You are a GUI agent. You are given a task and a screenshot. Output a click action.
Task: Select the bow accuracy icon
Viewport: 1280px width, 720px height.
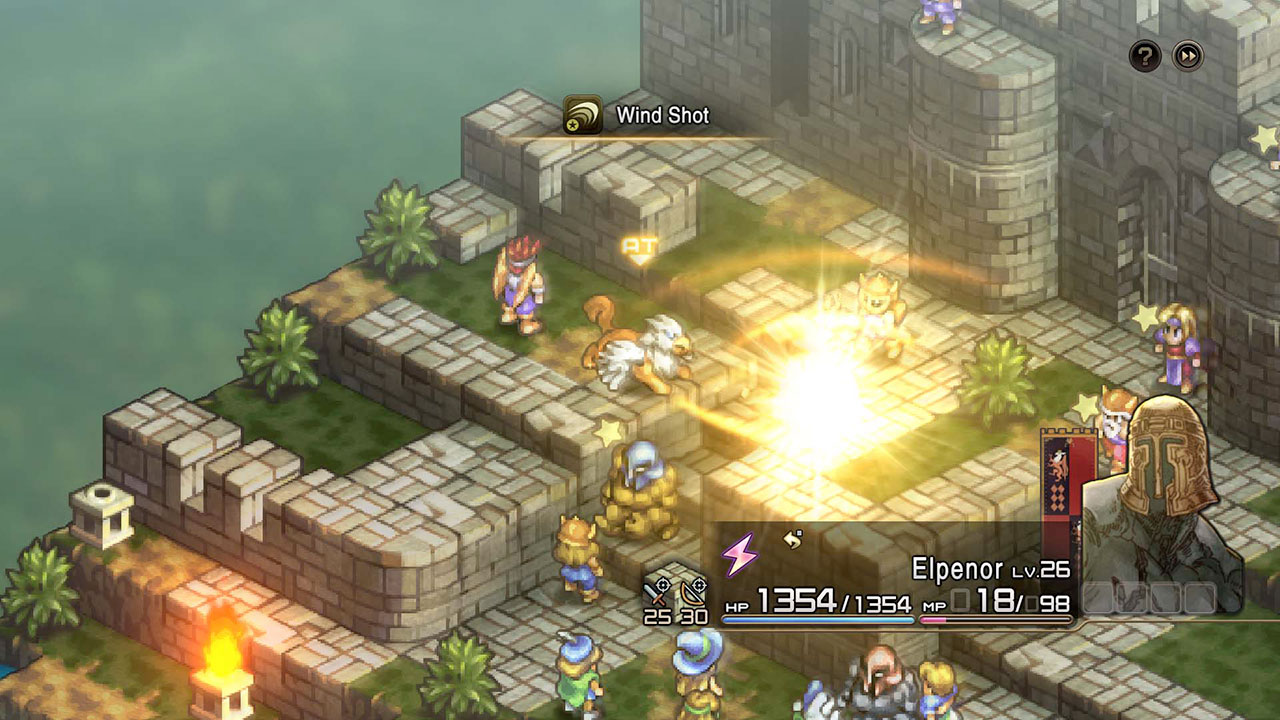pyautogui.click(x=693, y=591)
